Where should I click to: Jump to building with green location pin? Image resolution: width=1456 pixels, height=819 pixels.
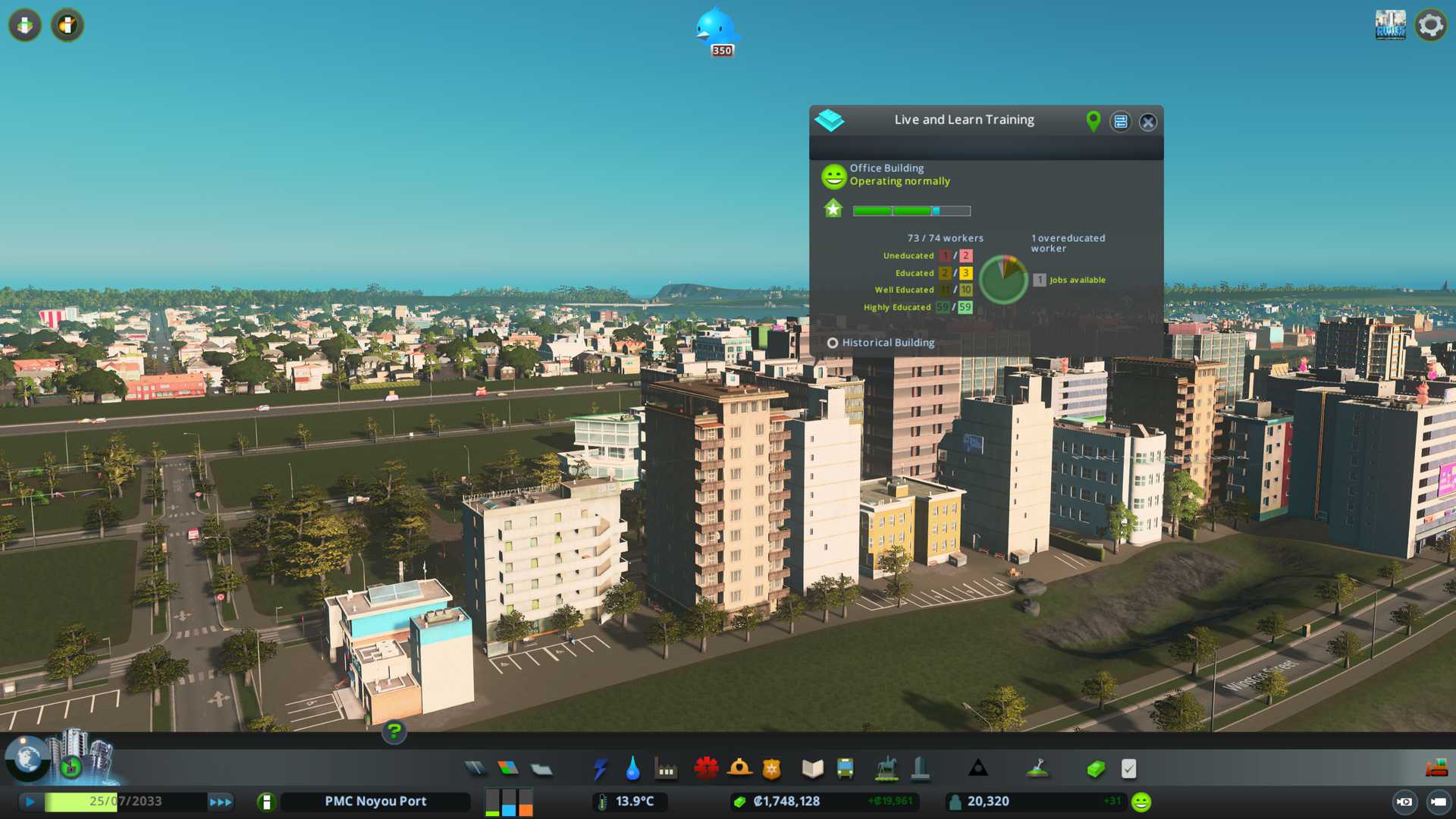[x=1093, y=121]
